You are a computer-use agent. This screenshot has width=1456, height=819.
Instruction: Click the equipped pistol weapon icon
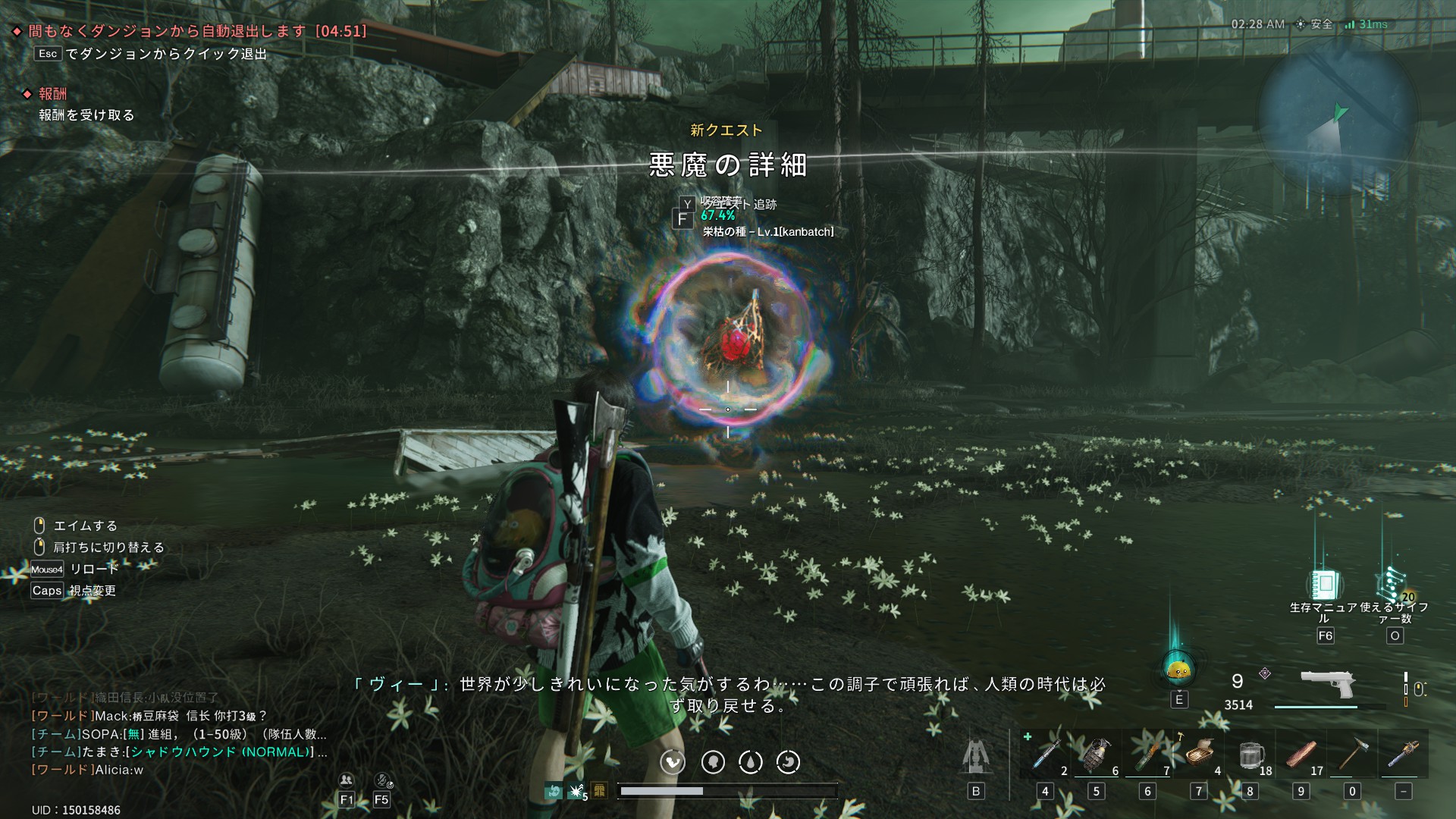1327,685
